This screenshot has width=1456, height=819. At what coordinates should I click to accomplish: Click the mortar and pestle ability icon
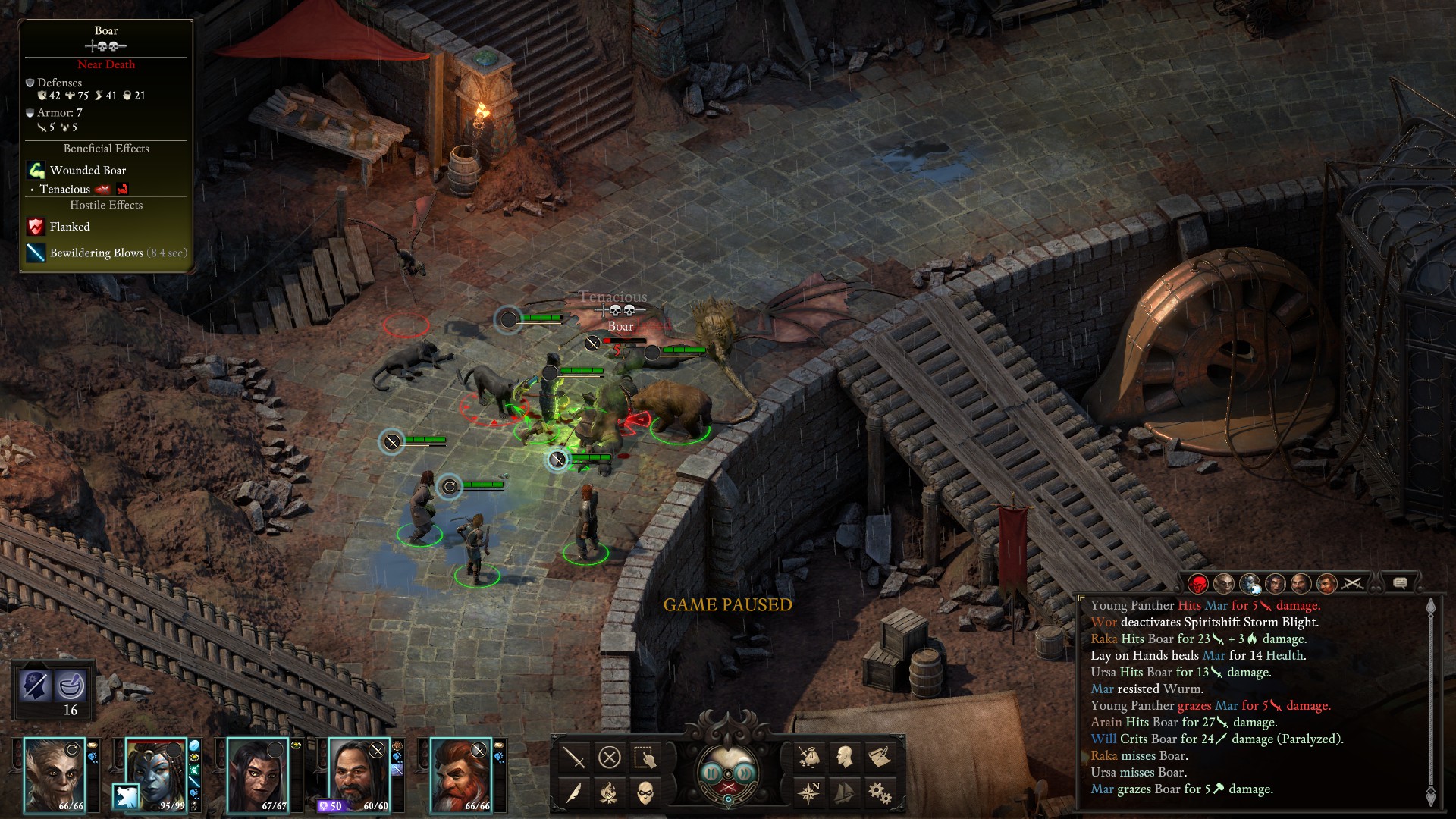pyautogui.click(x=71, y=686)
